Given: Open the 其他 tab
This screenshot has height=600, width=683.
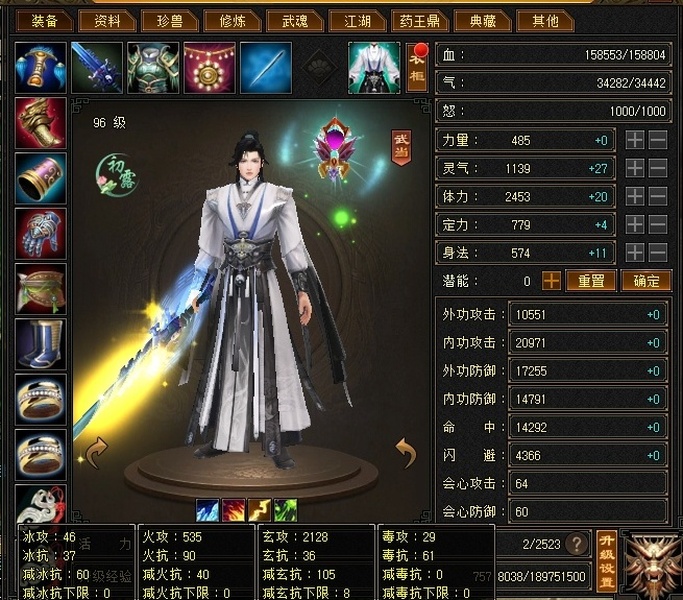Looking at the screenshot, I should tap(545, 21).
